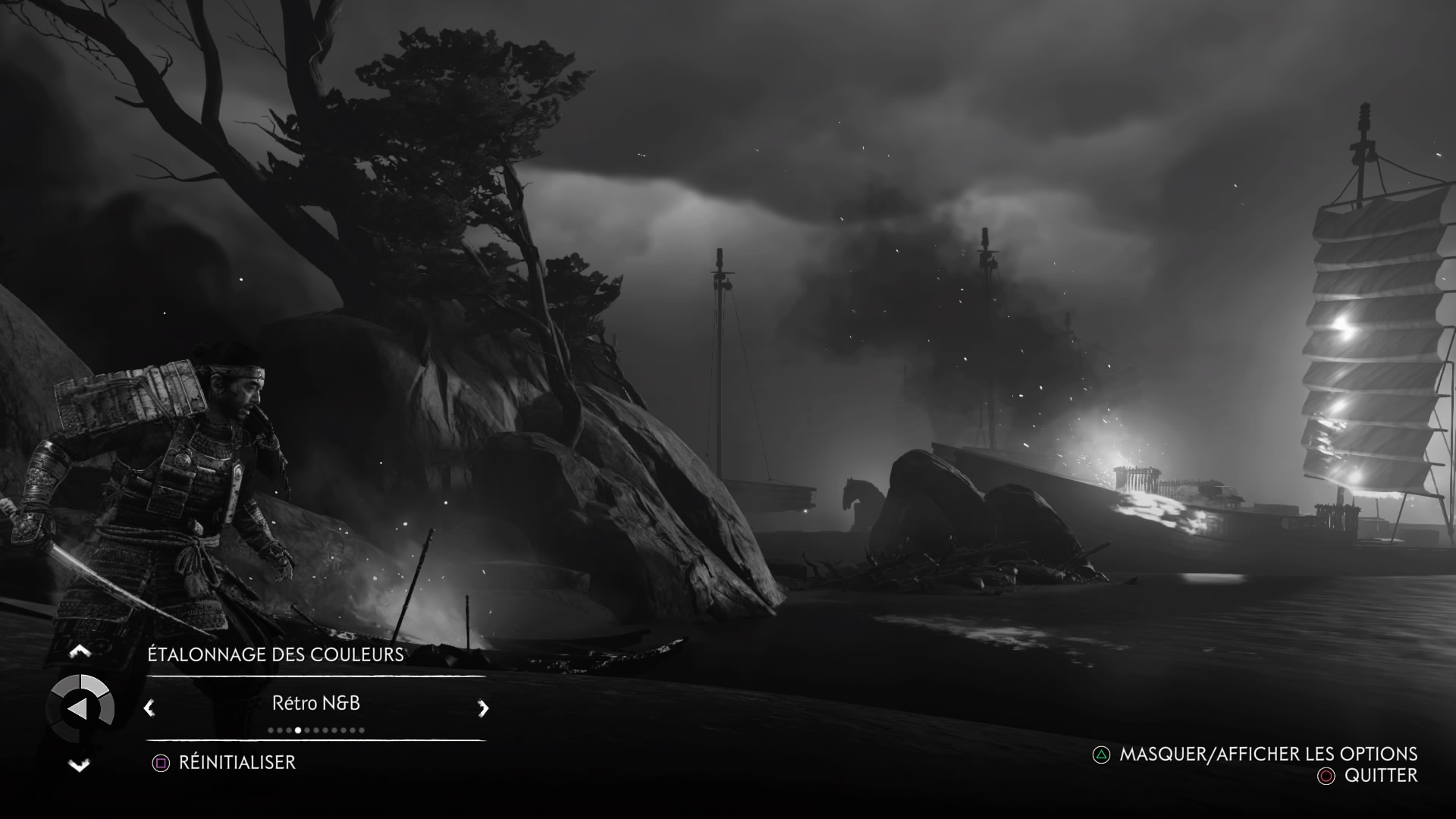Select the previous color grading filter arrow
The image size is (1456, 819).
pyautogui.click(x=149, y=708)
